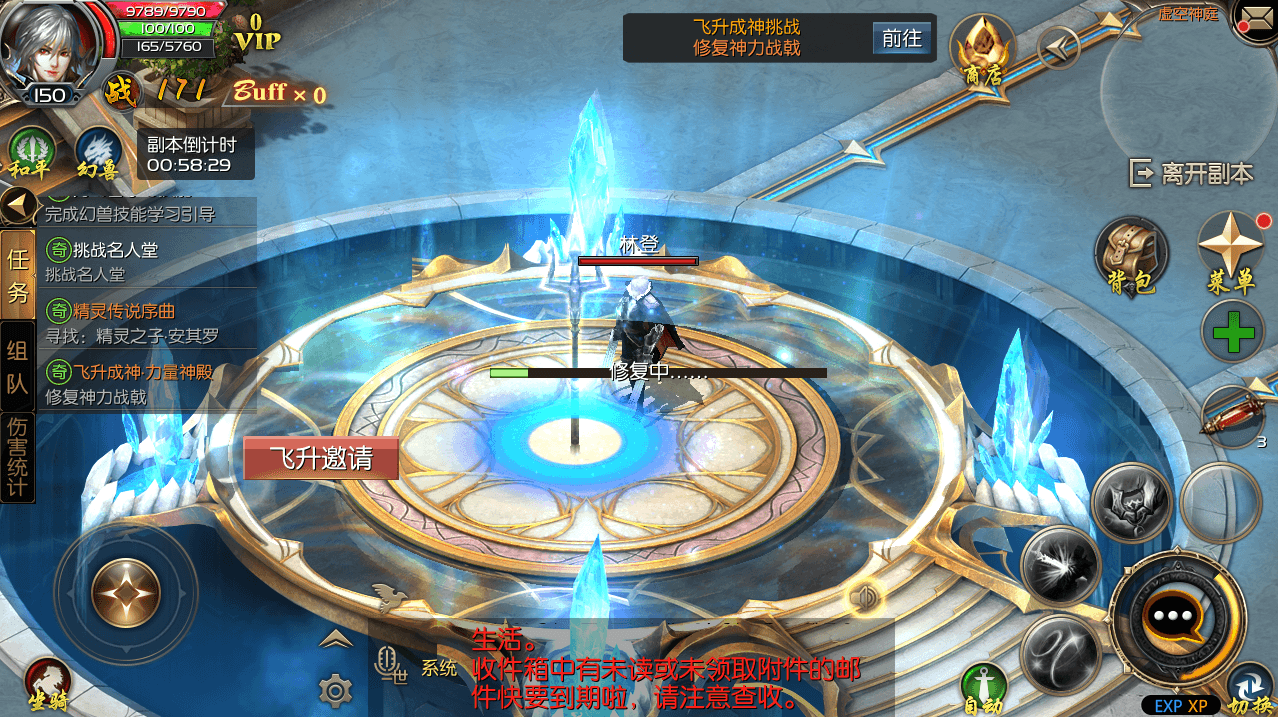Switch to the 组队 team tab
The width and height of the screenshot is (1278, 717).
pyautogui.click(x=18, y=366)
